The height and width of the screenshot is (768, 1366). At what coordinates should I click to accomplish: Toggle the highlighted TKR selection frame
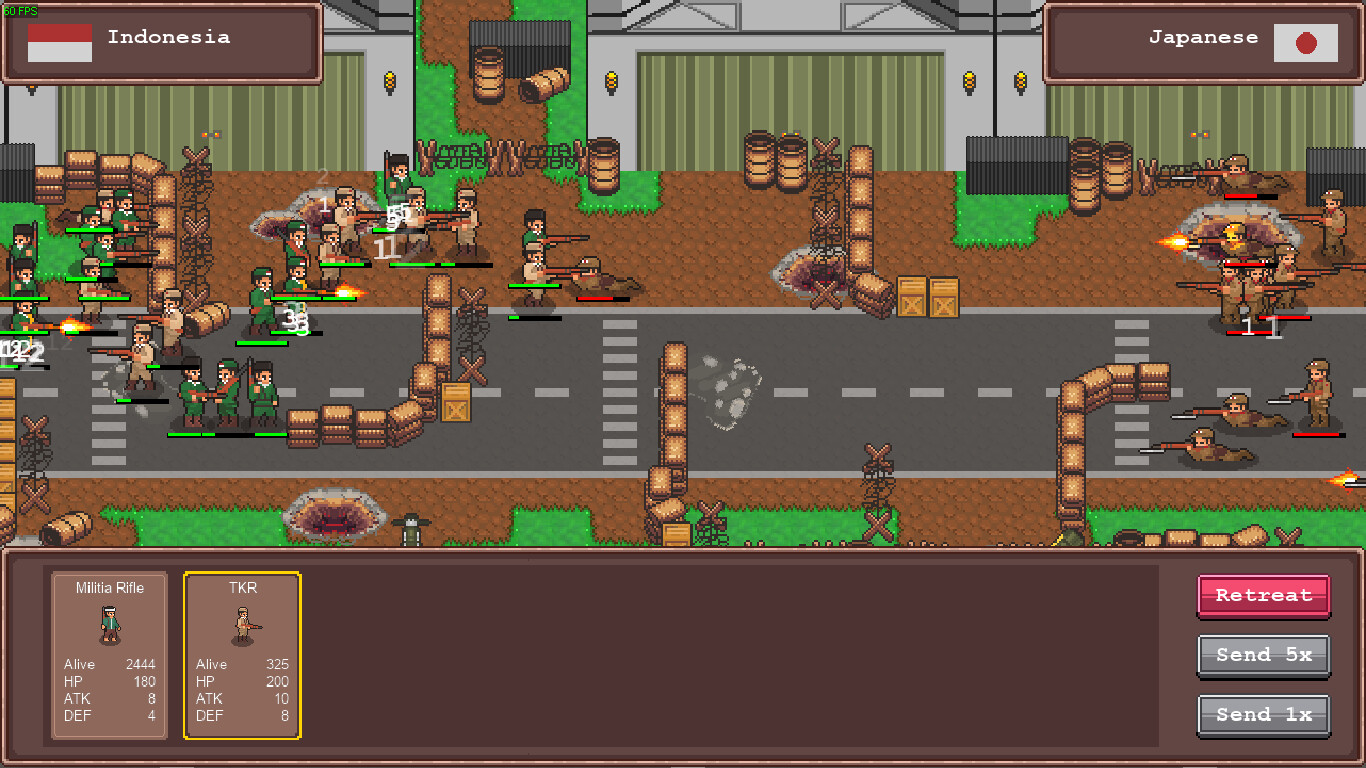241,655
